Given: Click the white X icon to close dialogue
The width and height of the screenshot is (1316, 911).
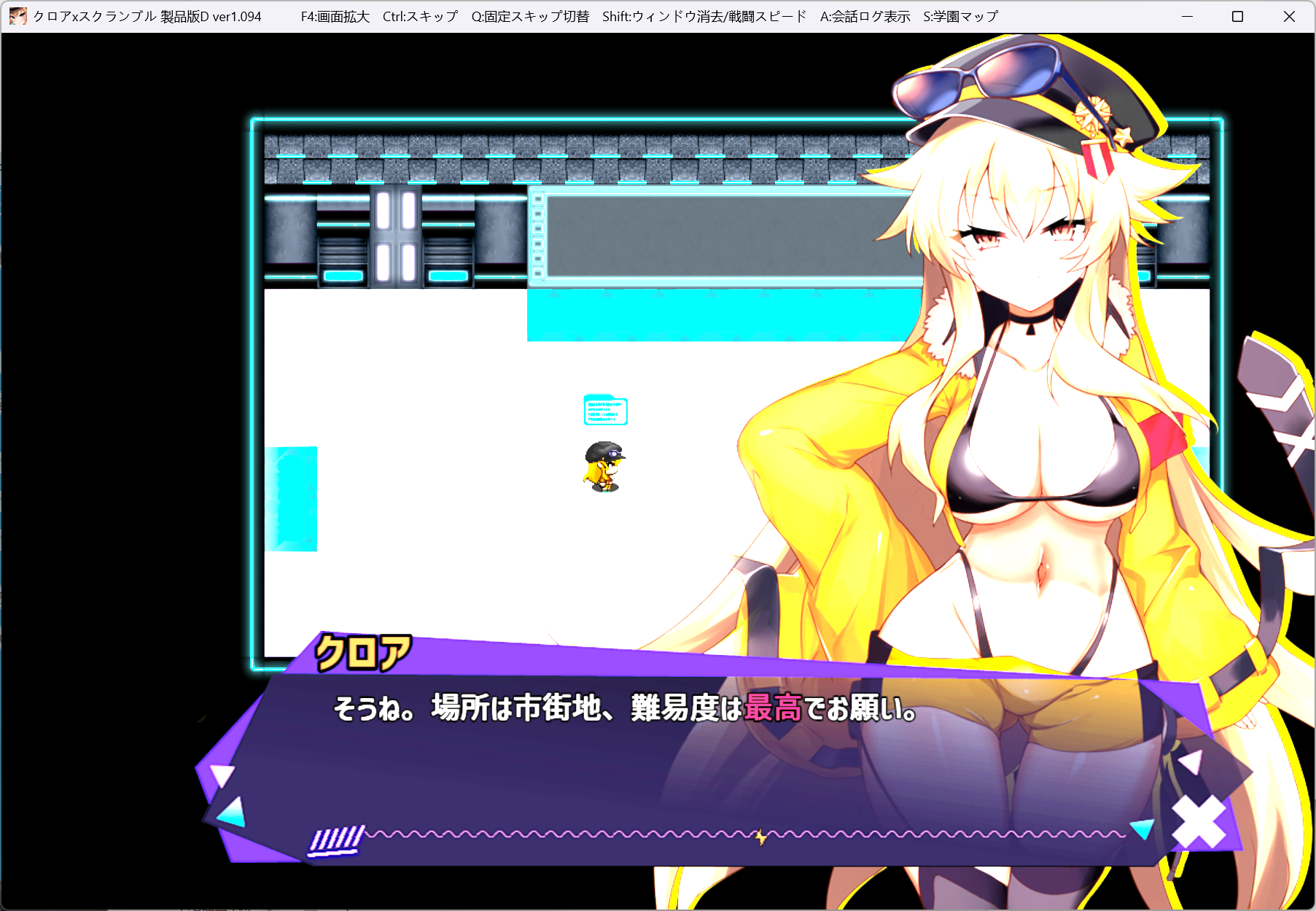Looking at the screenshot, I should (x=1199, y=821).
